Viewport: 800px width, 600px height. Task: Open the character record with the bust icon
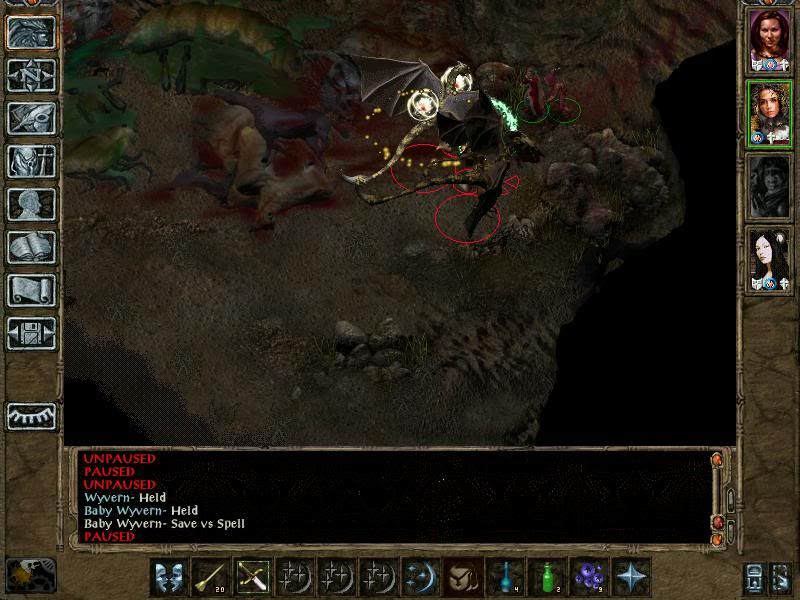(x=31, y=204)
